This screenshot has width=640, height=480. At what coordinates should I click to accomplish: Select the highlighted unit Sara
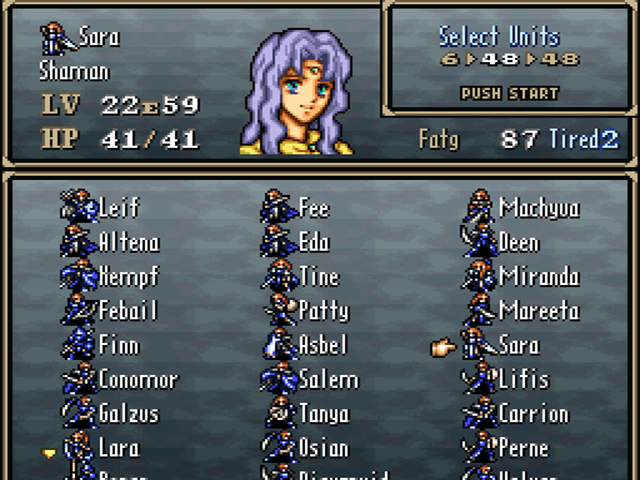(518, 345)
